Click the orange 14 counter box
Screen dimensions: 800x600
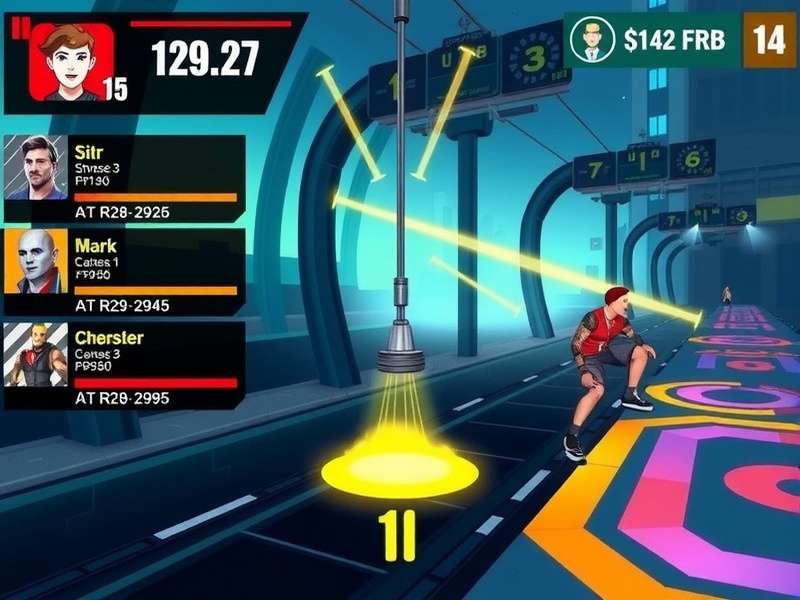pyautogui.click(x=768, y=40)
